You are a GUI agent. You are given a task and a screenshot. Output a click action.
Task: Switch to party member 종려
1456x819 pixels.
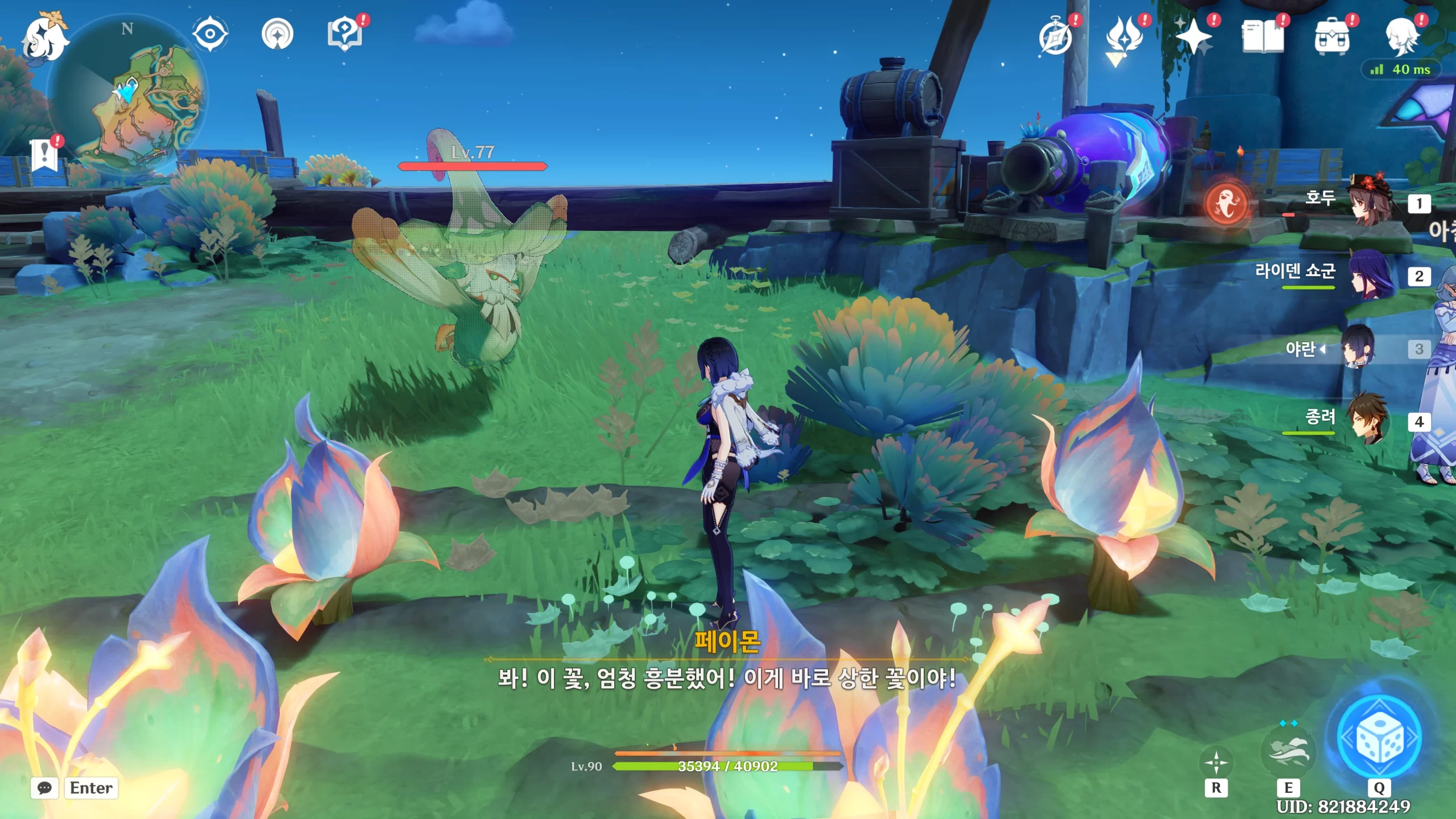(x=1371, y=421)
